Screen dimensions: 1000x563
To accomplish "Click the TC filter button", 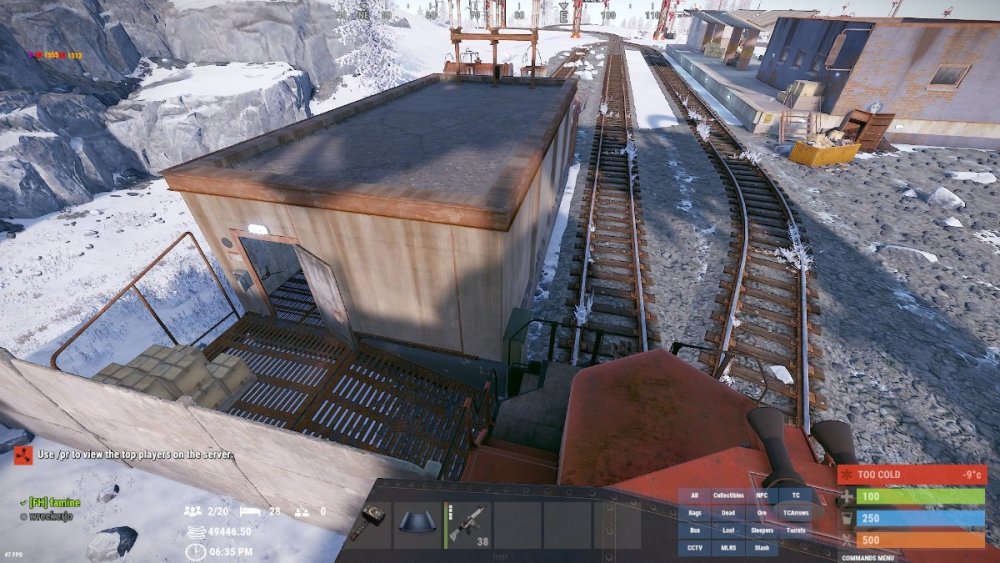I will (x=795, y=496).
